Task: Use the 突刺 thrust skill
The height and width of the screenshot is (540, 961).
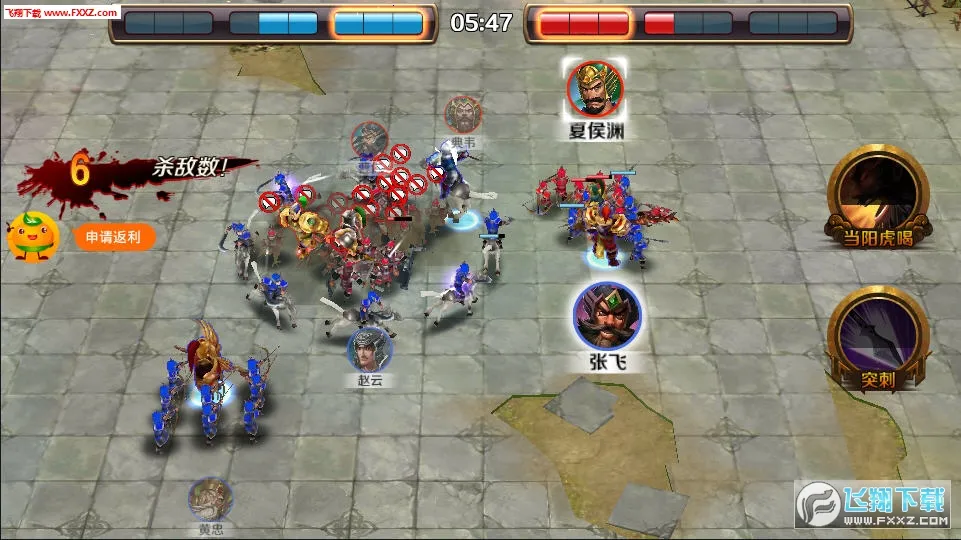Action: [876, 335]
